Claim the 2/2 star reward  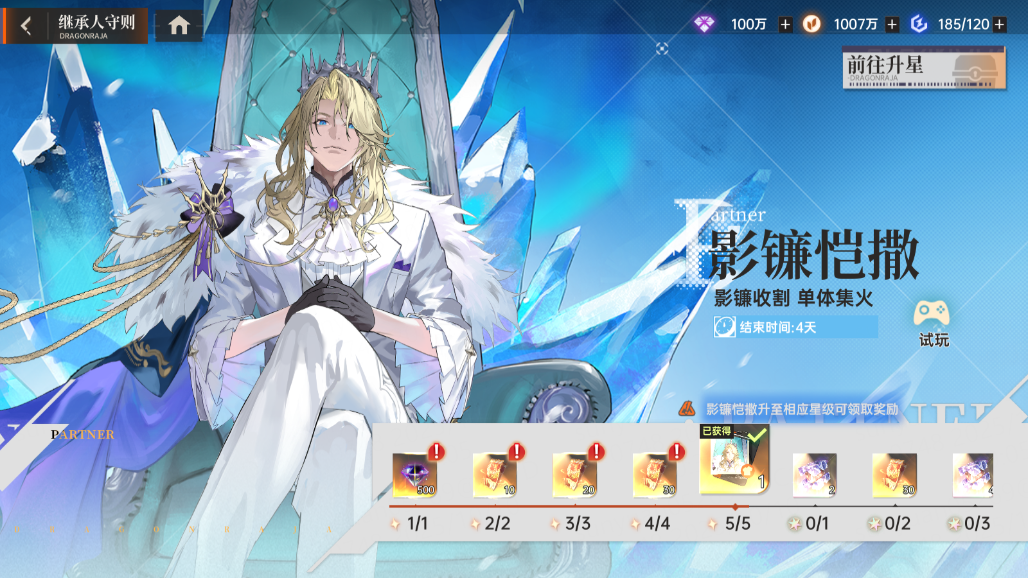tap(495, 474)
